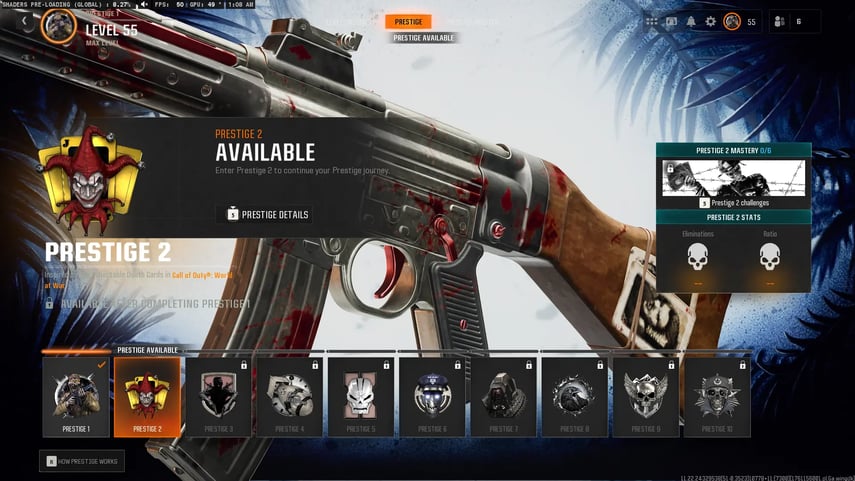Select the Prestige 2 jester tile
This screenshot has height=481, width=855.
pyautogui.click(x=147, y=397)
